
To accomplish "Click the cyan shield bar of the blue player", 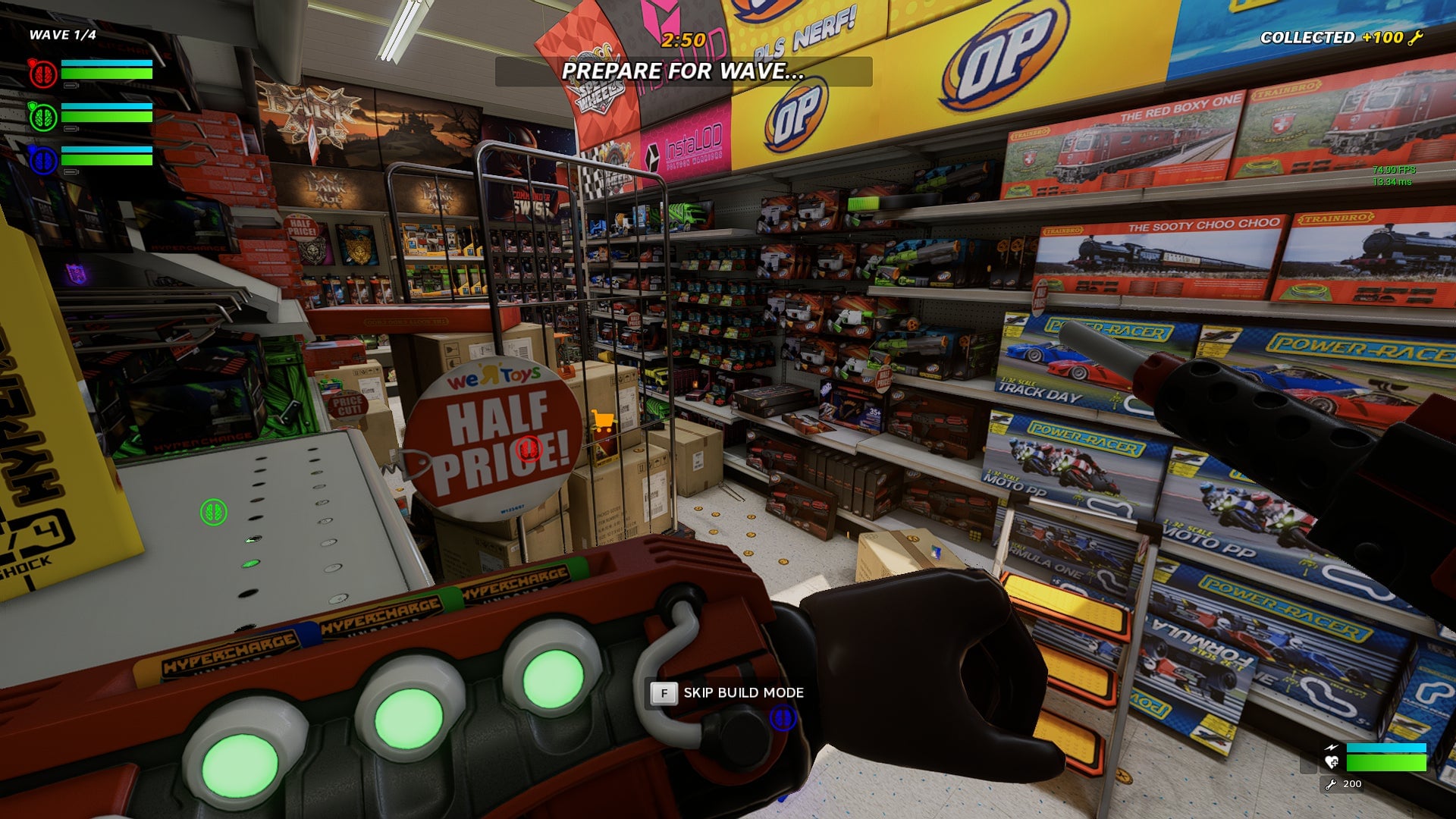I will [106, 149].
